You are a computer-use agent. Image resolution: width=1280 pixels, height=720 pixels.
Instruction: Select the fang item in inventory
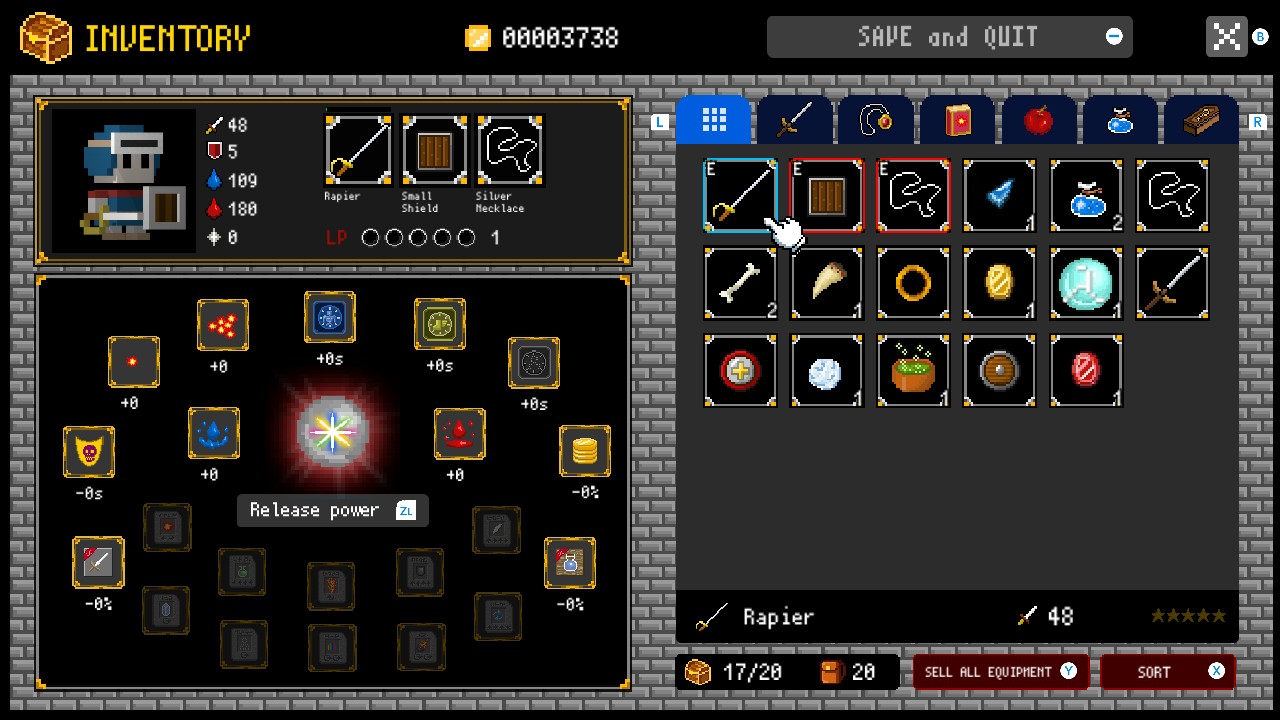click(x=827, y=283)
